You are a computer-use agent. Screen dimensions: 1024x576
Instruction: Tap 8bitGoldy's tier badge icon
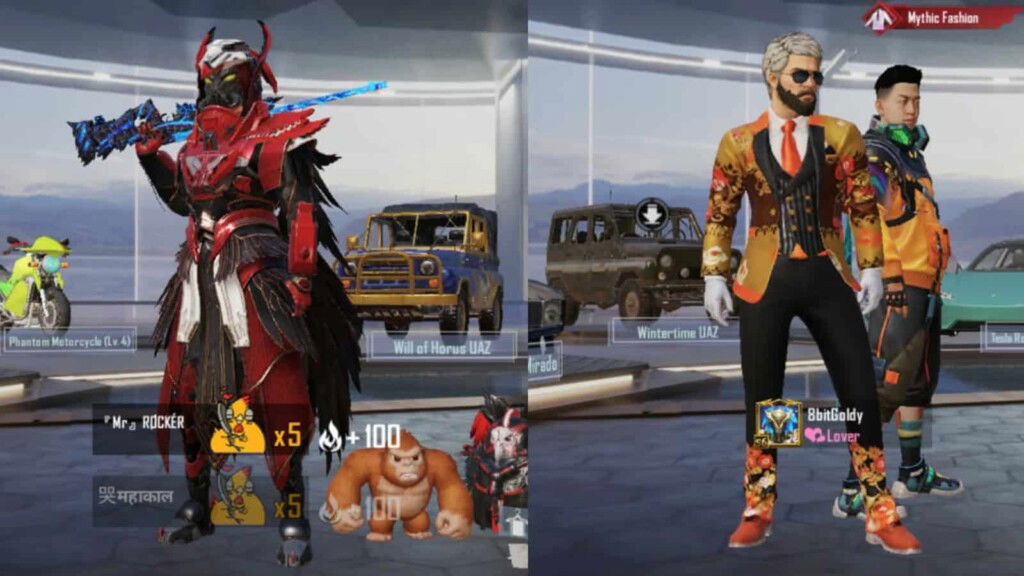pos(778,422)
